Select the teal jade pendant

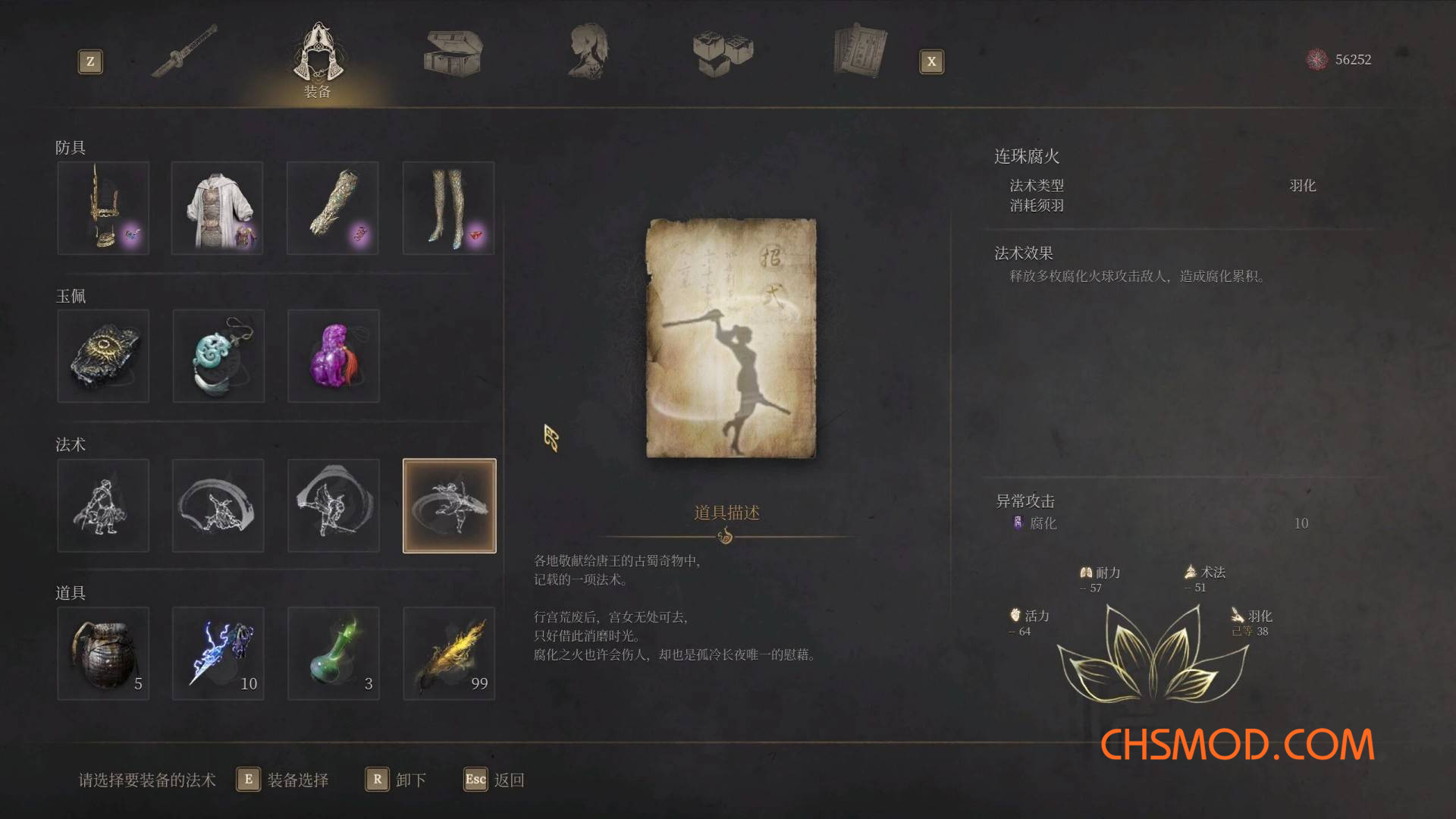[x=218, y=356]
